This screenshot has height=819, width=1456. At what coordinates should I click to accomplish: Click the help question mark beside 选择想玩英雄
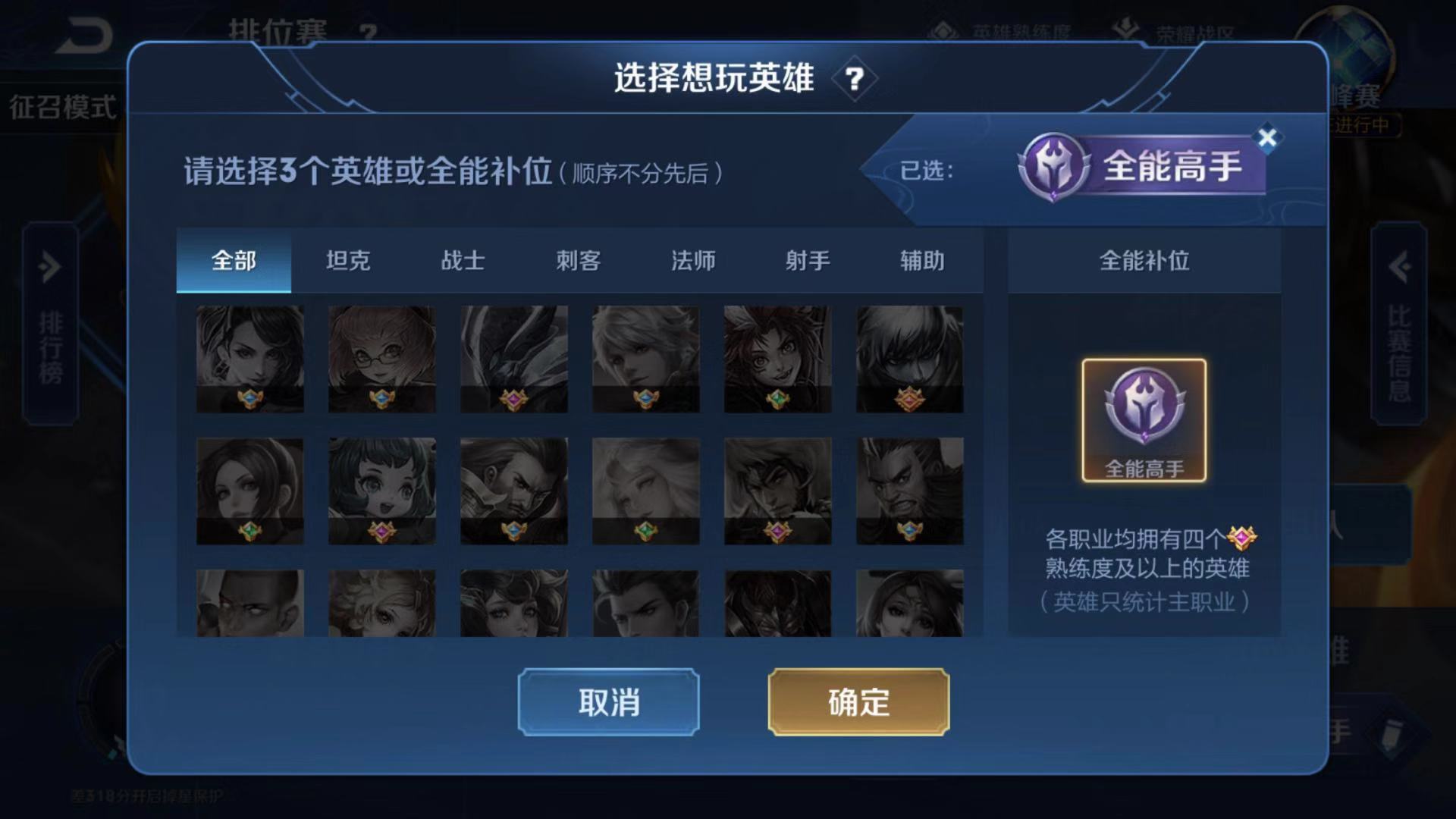(x=855, y=79)
